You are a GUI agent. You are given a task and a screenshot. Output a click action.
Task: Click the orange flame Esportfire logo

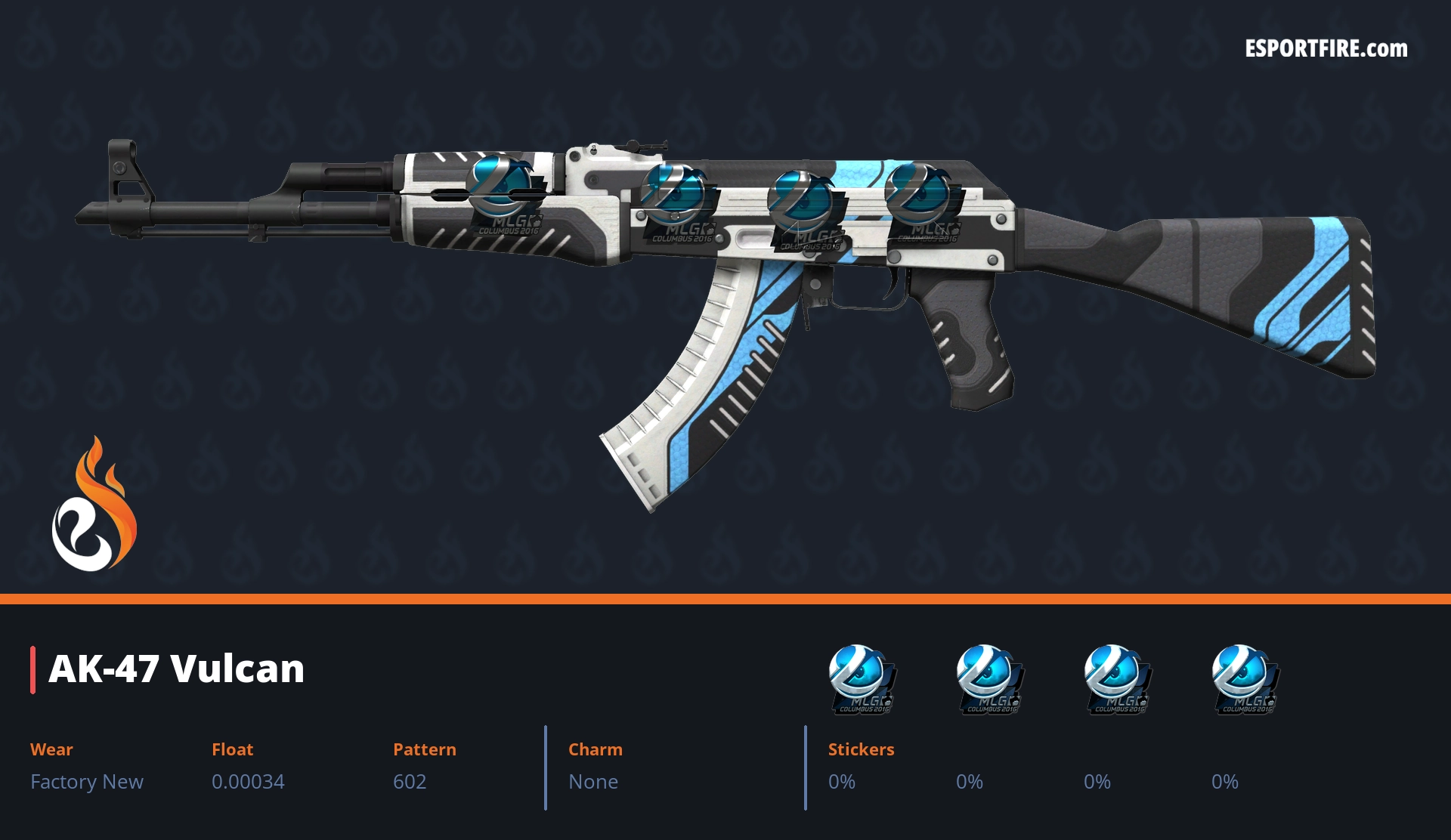[x=94, y=505]
